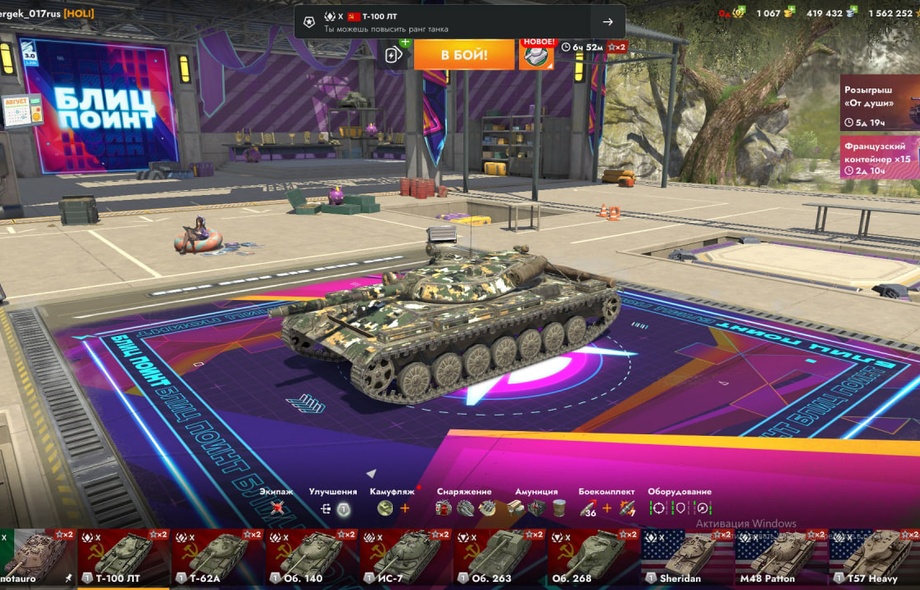Open the Улучшения upgrades section
This screenshot has width=920, height=590.
point(334,508)
